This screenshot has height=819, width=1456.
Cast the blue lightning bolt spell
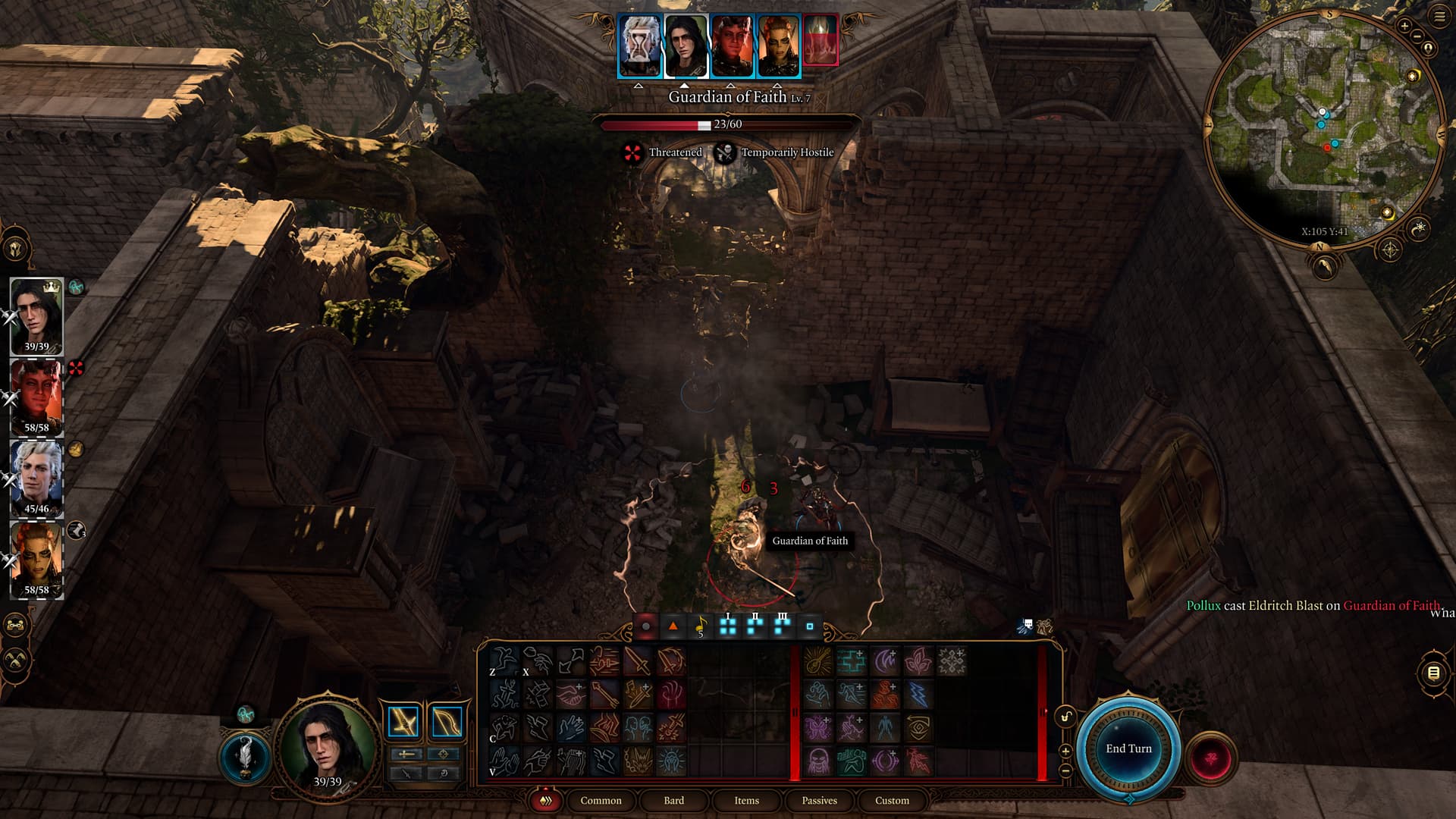click(918, 694)
